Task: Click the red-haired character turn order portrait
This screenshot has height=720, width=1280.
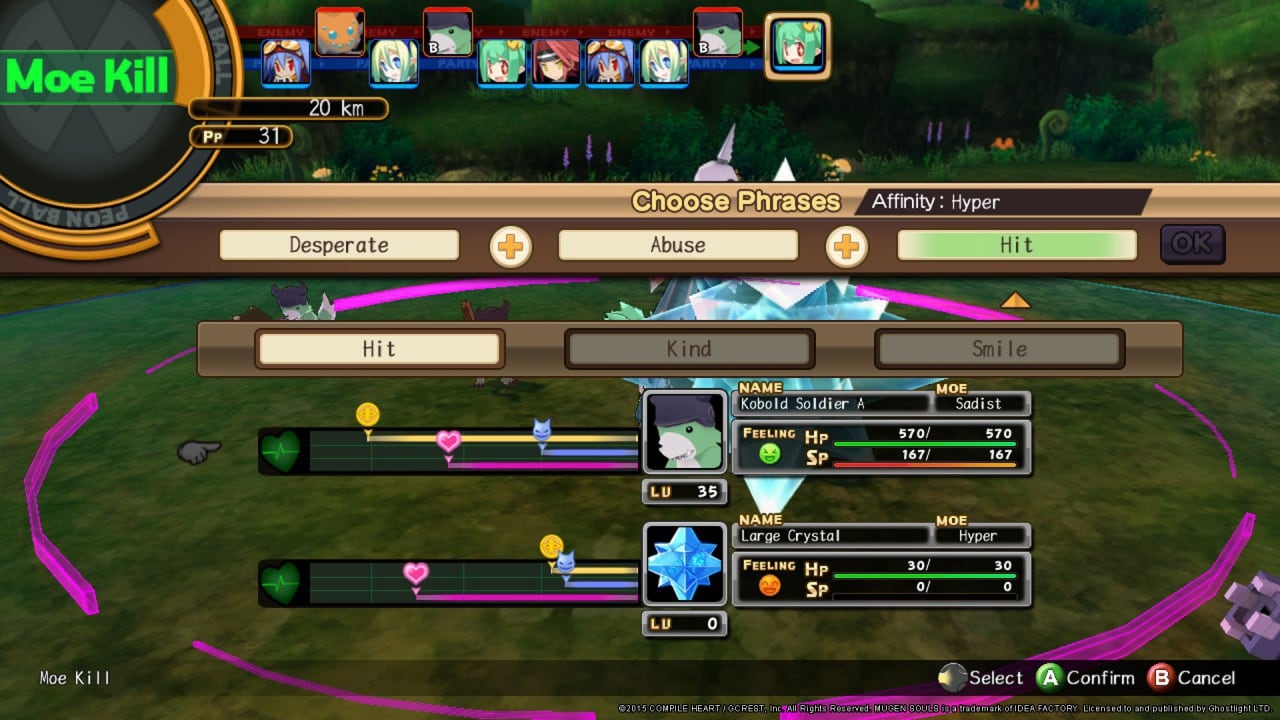Action: (556, 62)
